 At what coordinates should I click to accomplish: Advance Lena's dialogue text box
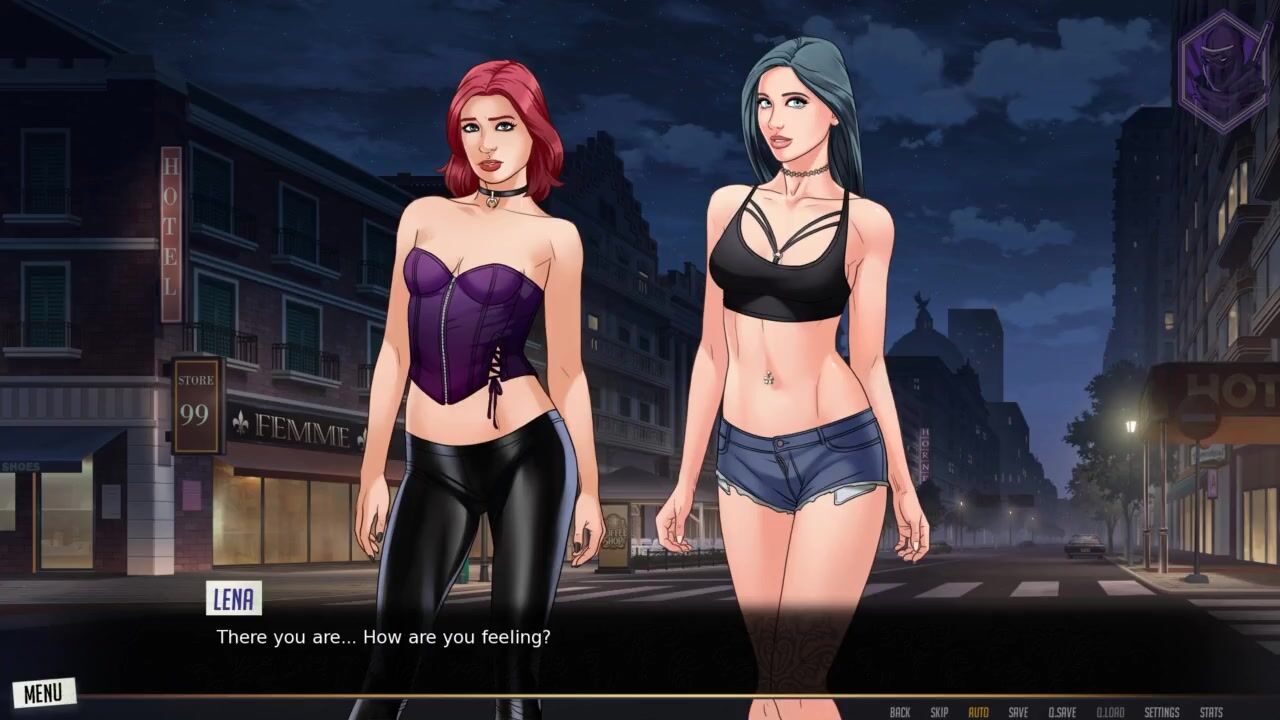click(640, 637)
